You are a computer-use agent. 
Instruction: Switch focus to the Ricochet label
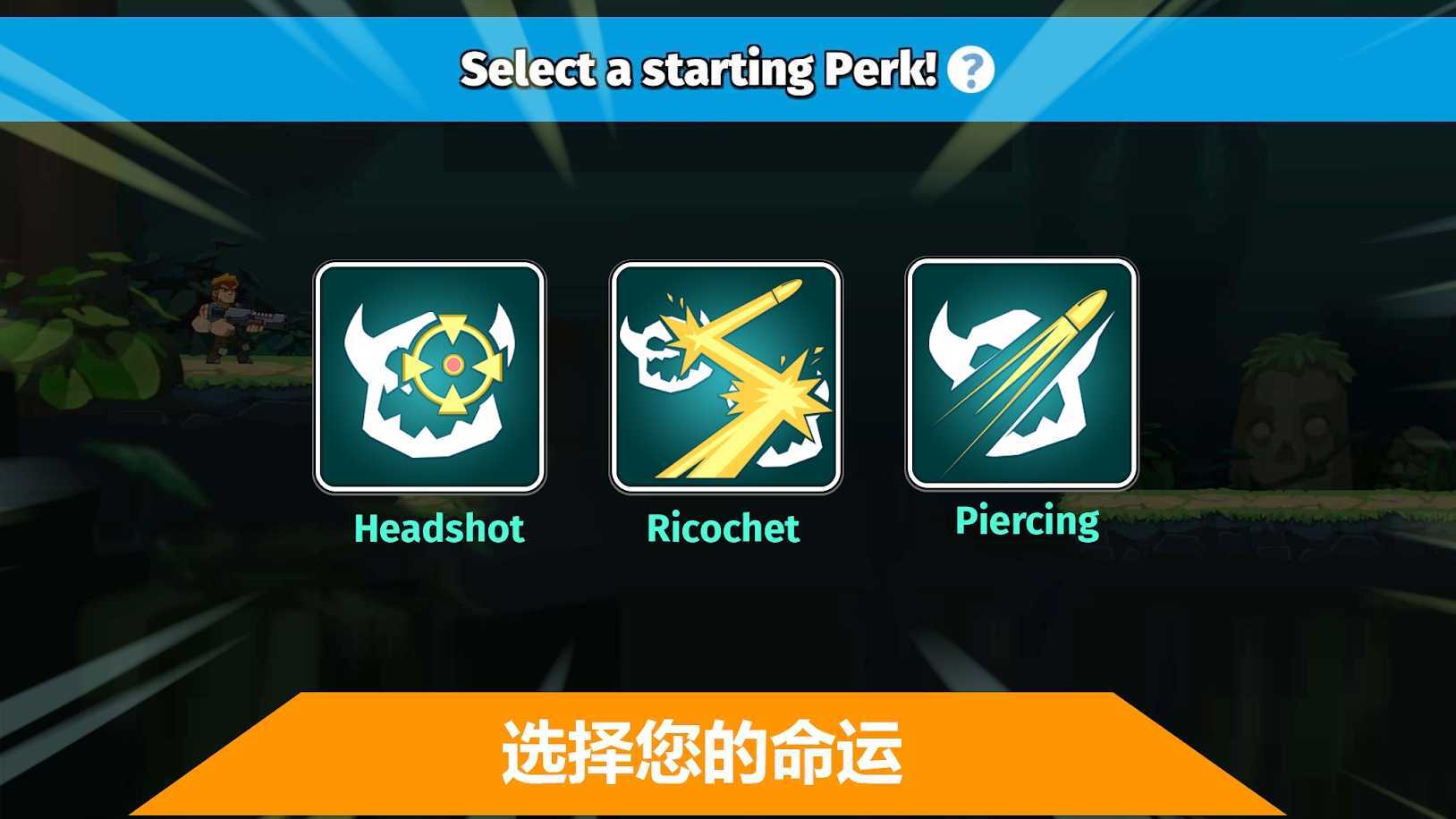point(722,529)
